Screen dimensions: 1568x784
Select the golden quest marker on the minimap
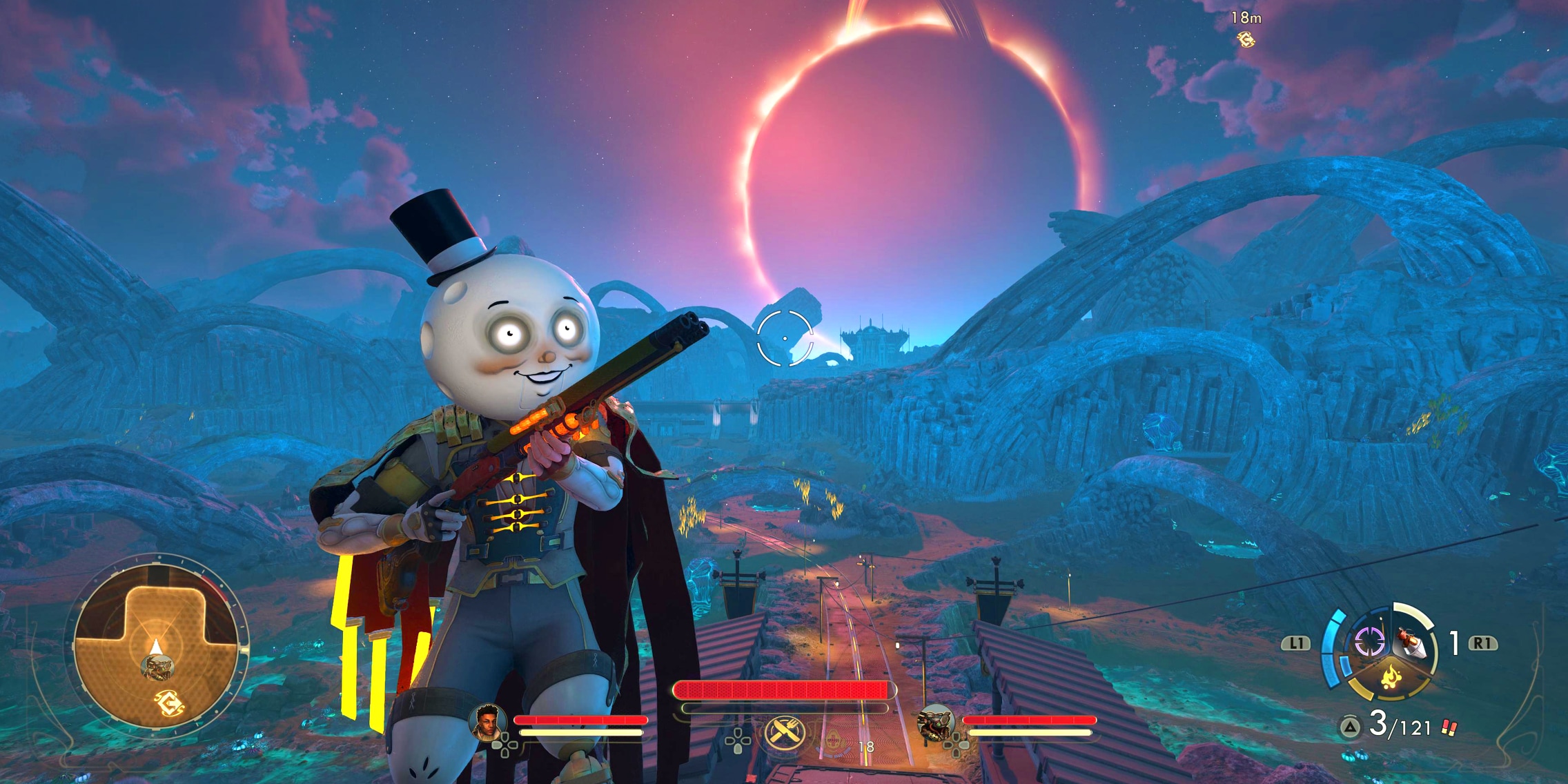pos(168,704)
